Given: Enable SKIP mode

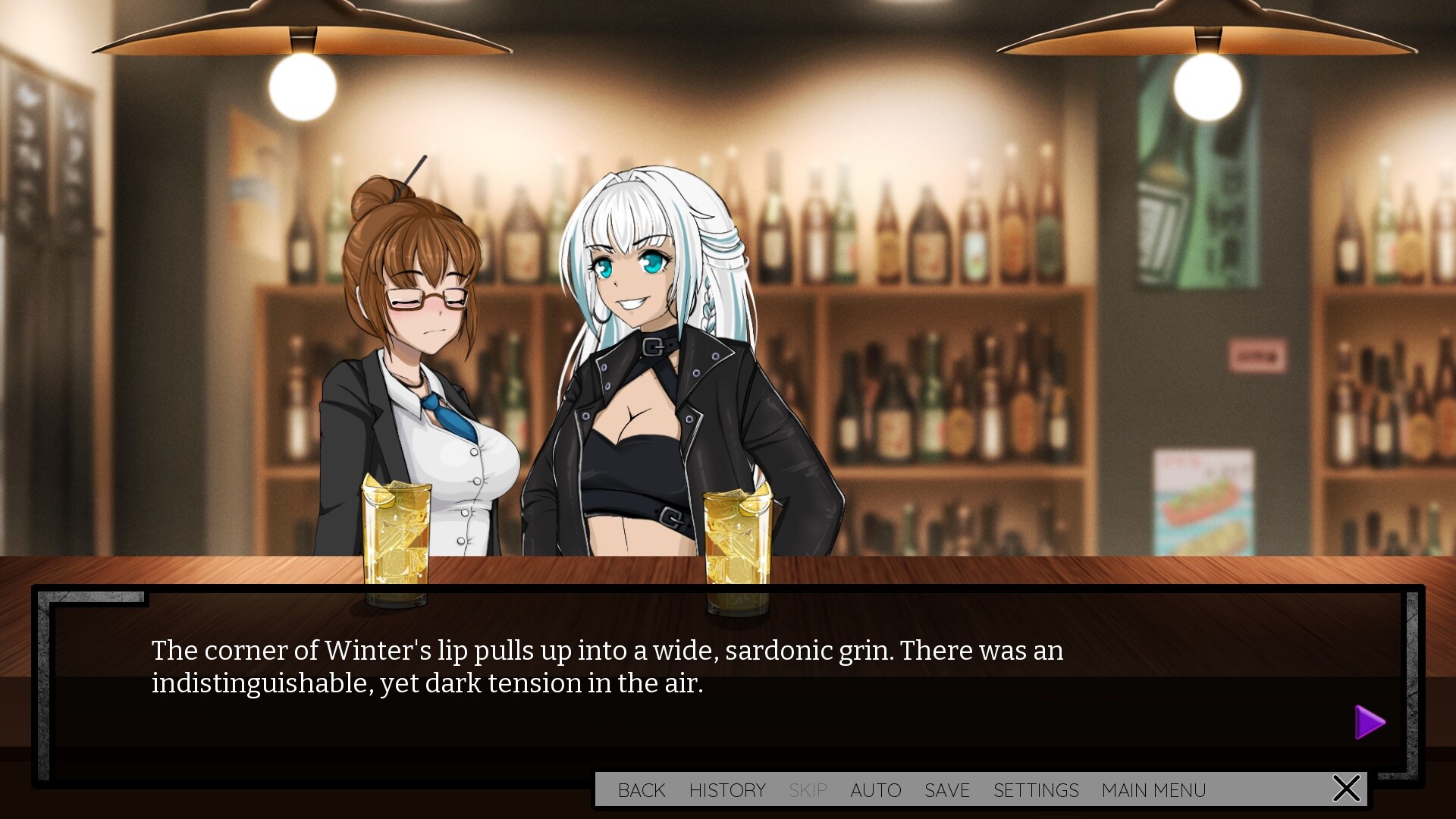Looking at the screenshot, I should 808,789.
